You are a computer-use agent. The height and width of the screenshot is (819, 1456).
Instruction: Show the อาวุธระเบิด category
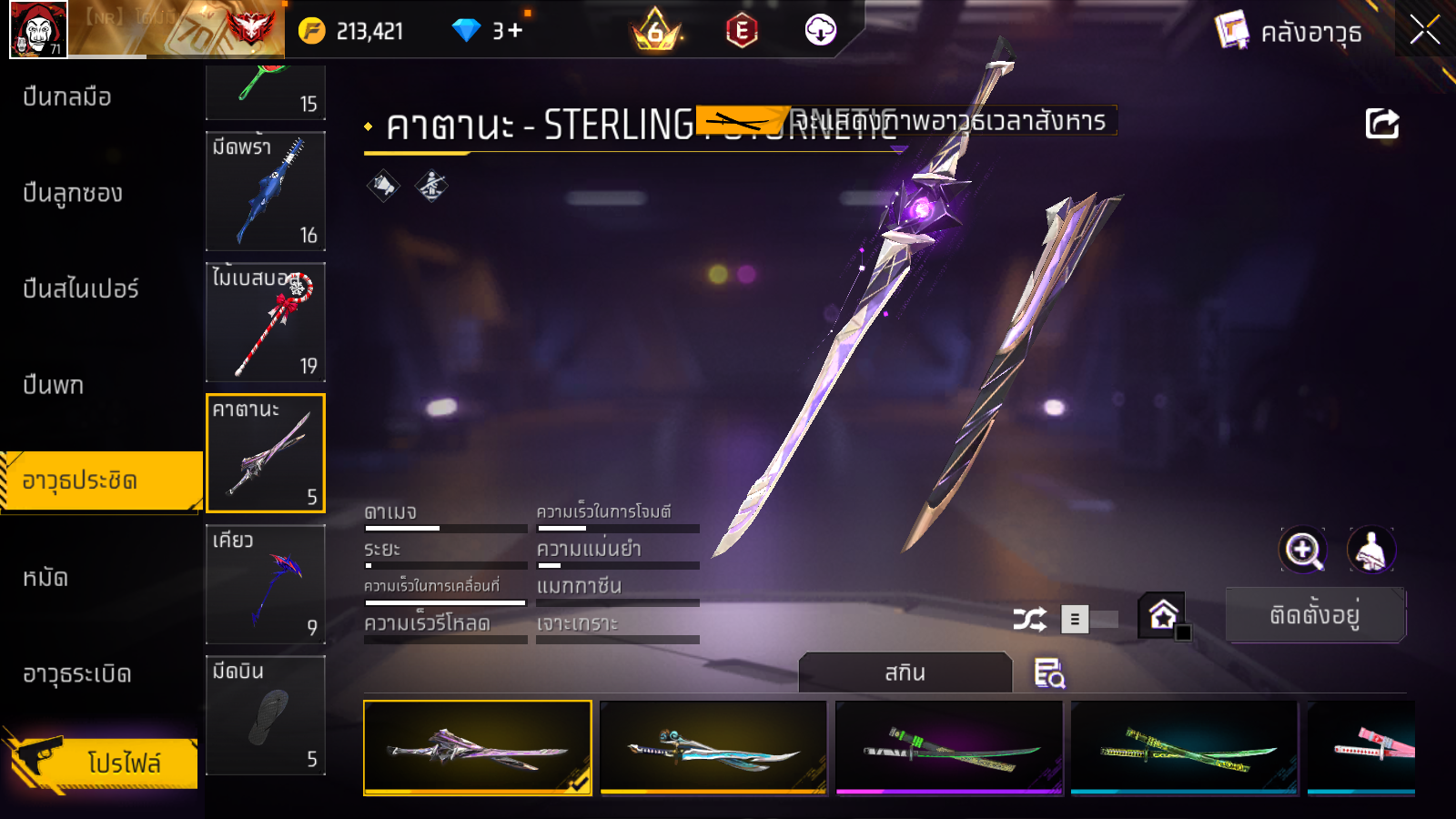77,674
